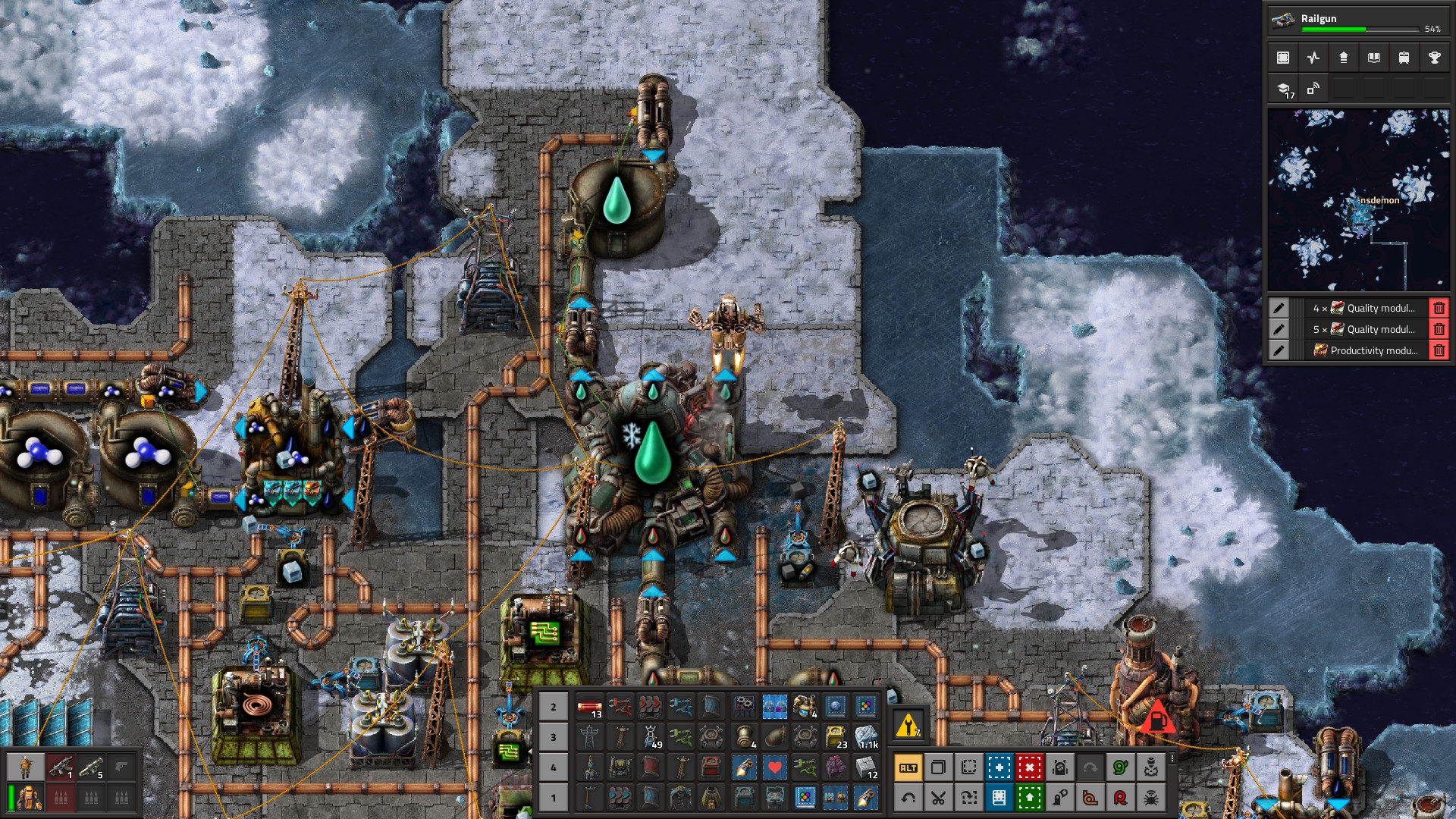Select the submachine gun weapon slot
The width and height of the screenshot is (1456, 819).
pyautogui.click(x=61, y=767)
